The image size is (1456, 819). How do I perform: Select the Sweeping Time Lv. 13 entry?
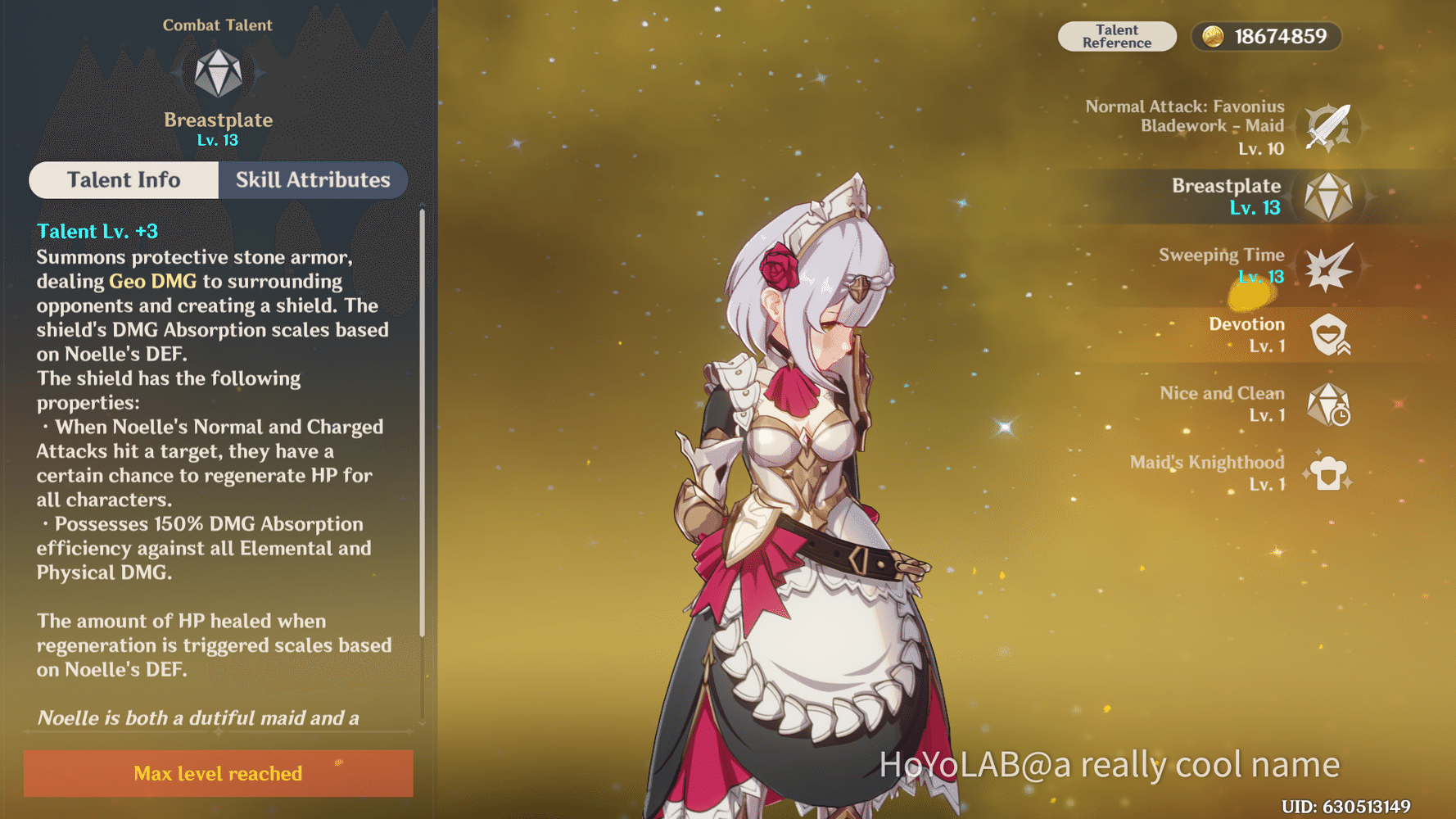pyautogui.click(x=1220, y=265)
